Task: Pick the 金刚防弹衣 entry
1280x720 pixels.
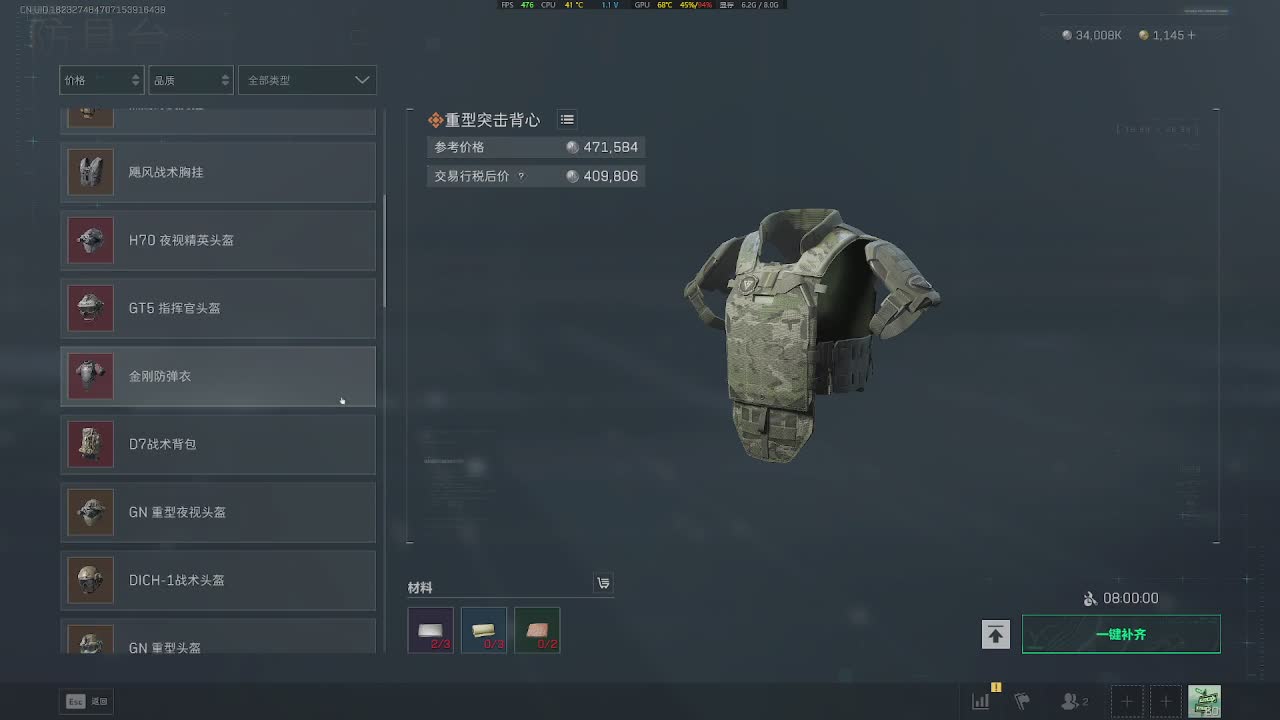Action: (x=218, y=376)
